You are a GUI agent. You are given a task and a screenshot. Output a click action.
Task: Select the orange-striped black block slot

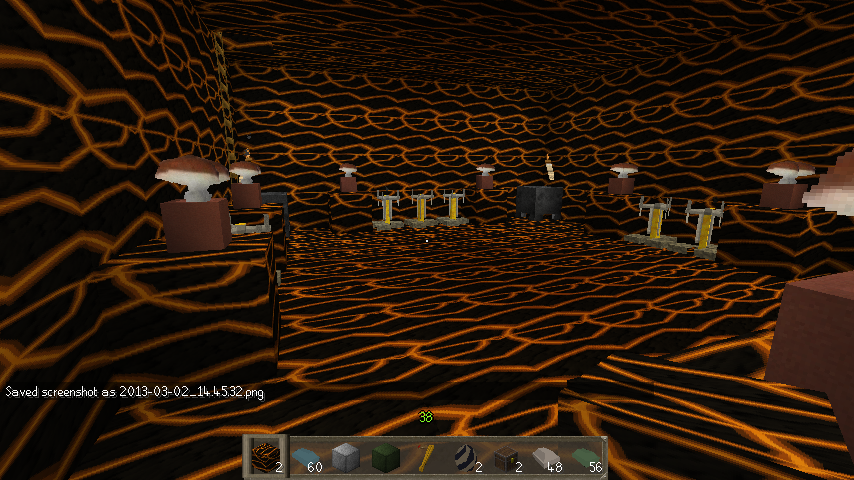267,457
